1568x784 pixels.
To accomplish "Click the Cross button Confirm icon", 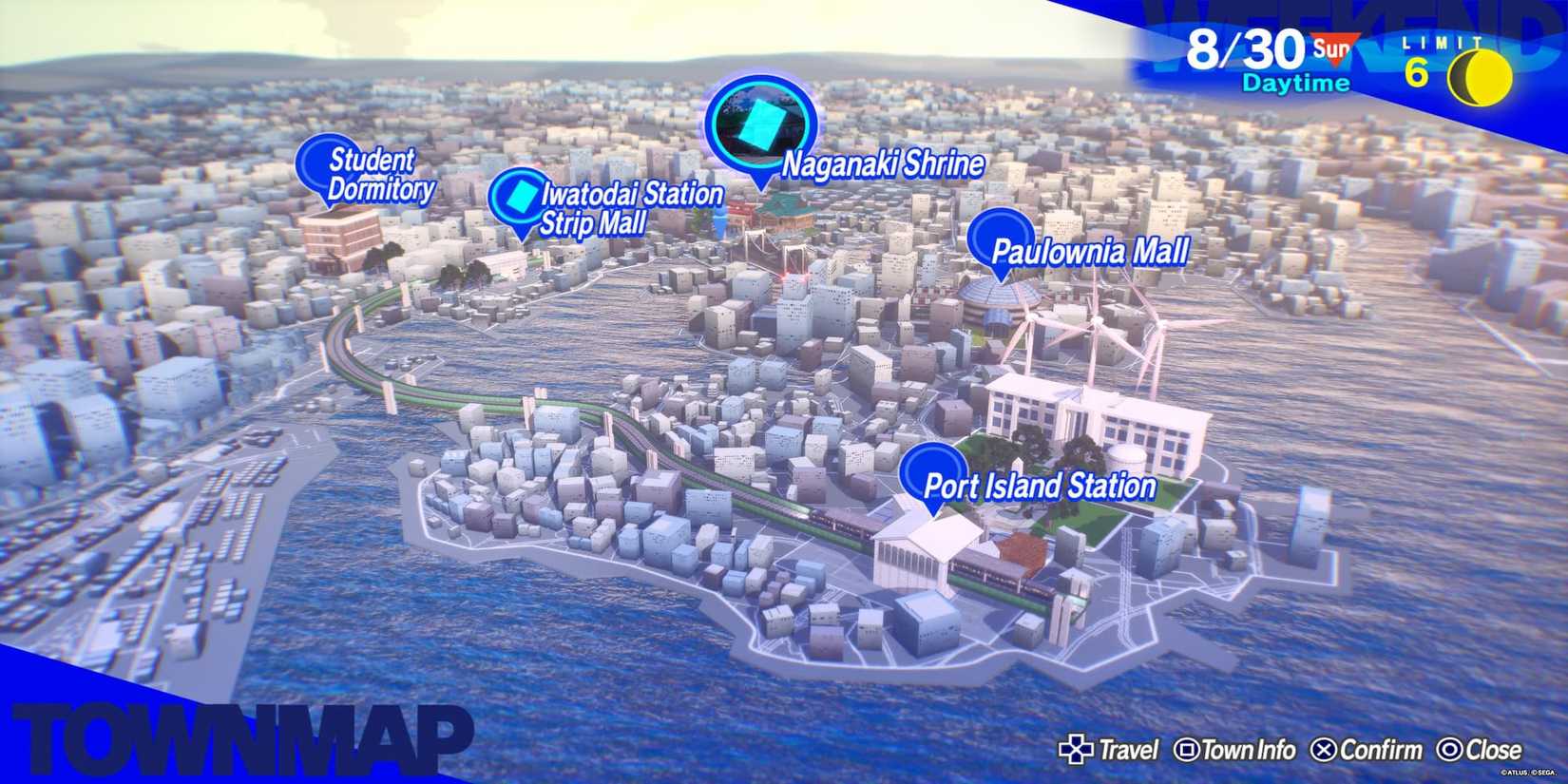I will pos(1325,750).
